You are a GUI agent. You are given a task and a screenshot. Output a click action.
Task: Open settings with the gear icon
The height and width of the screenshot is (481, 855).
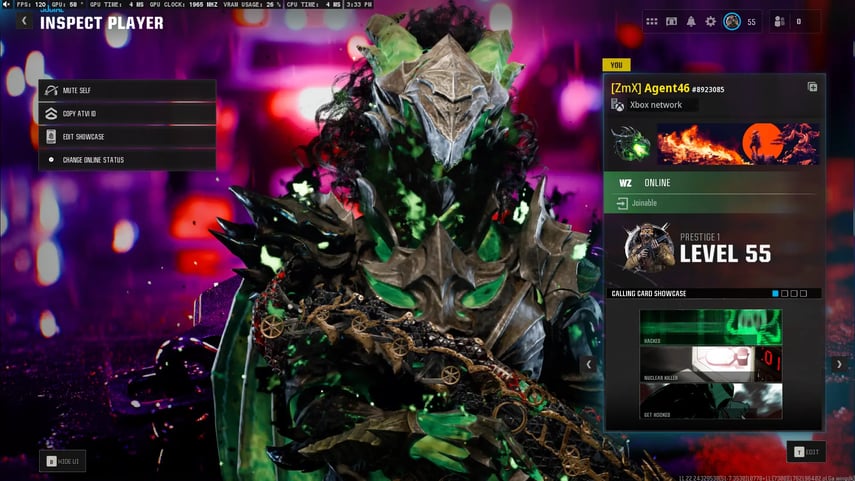point(711,21)
